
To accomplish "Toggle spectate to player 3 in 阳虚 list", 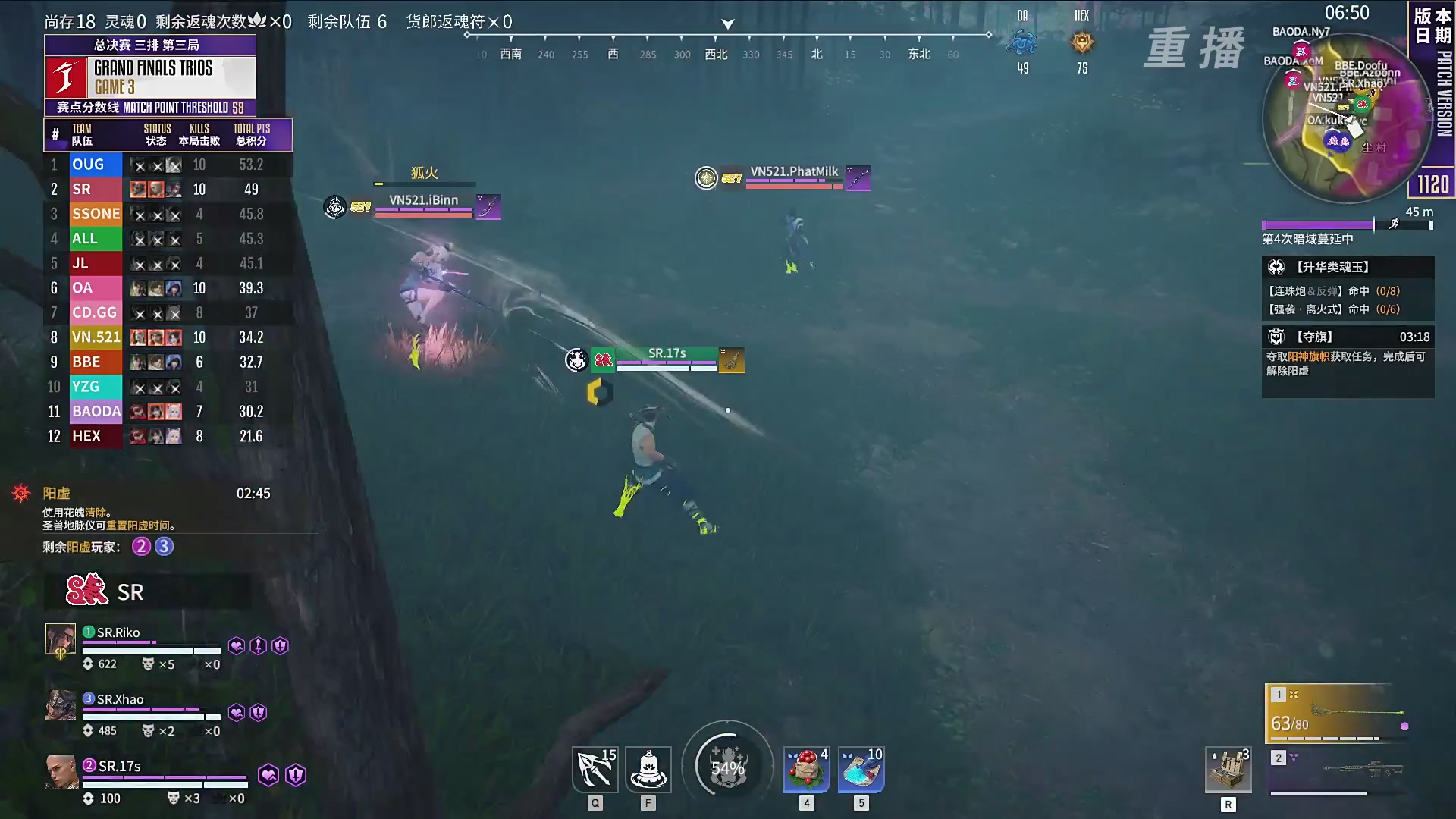I will click(164, 546).
